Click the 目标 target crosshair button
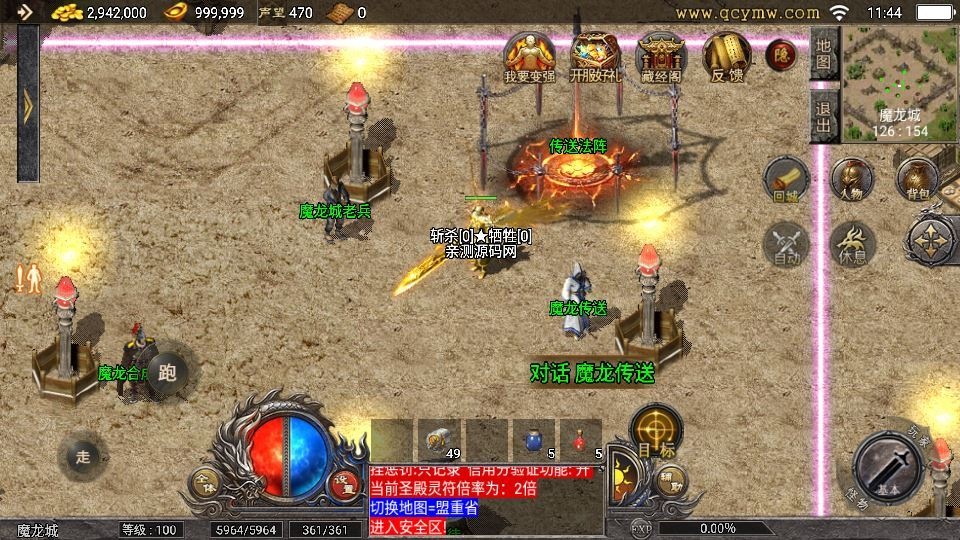960x540 pixels. pos(656,430)
